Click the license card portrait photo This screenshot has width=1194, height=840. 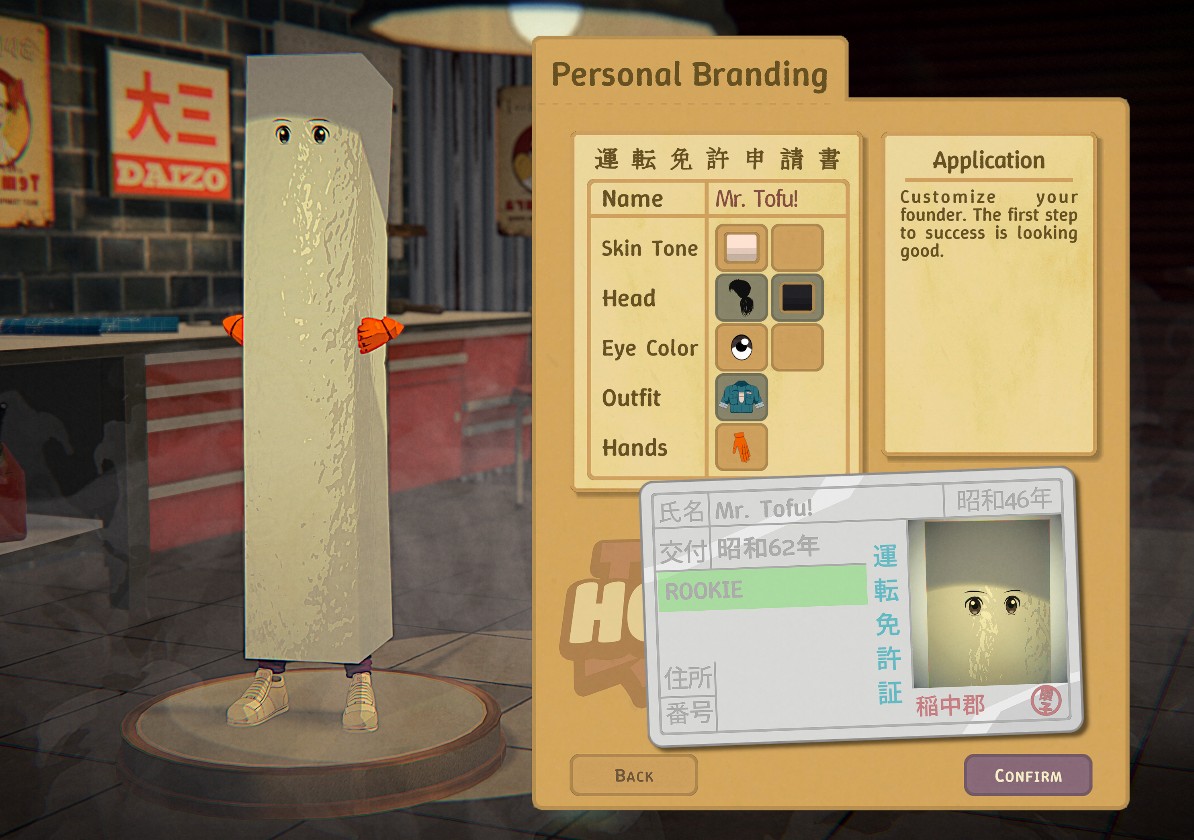pyautogui.click(x=984, y=603)
